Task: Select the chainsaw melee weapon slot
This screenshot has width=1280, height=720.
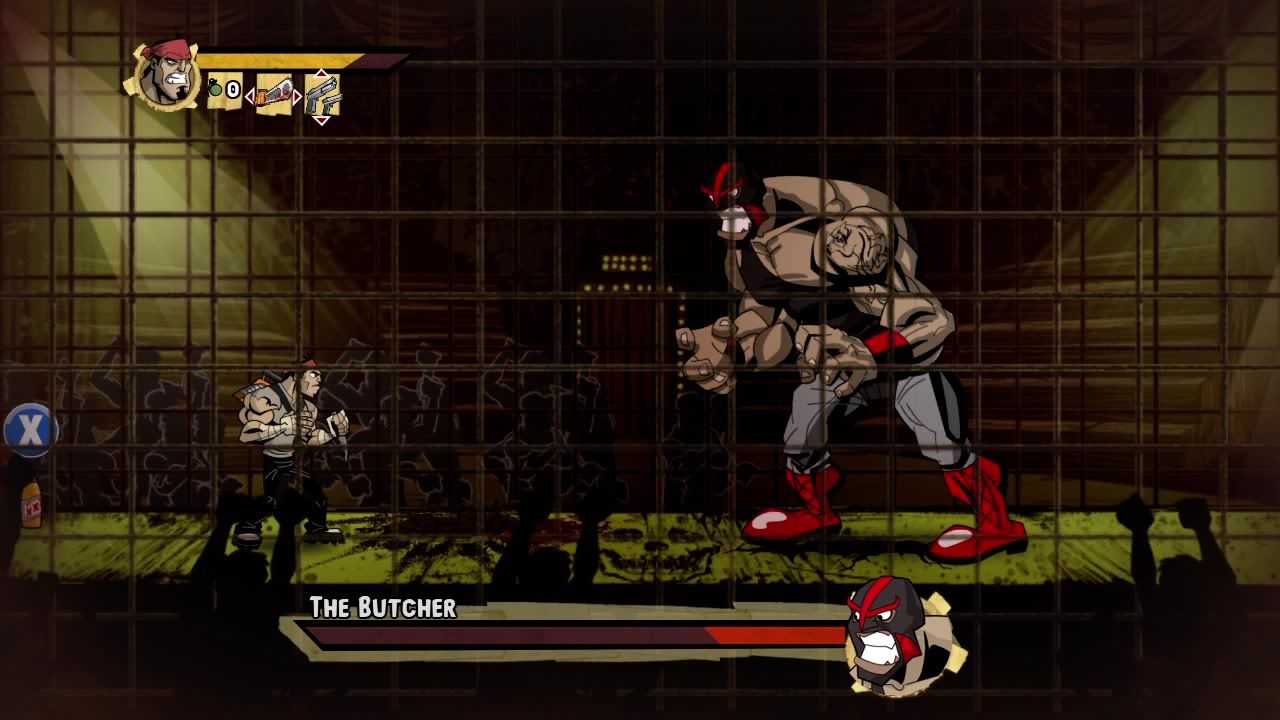Action: (274, 95)
